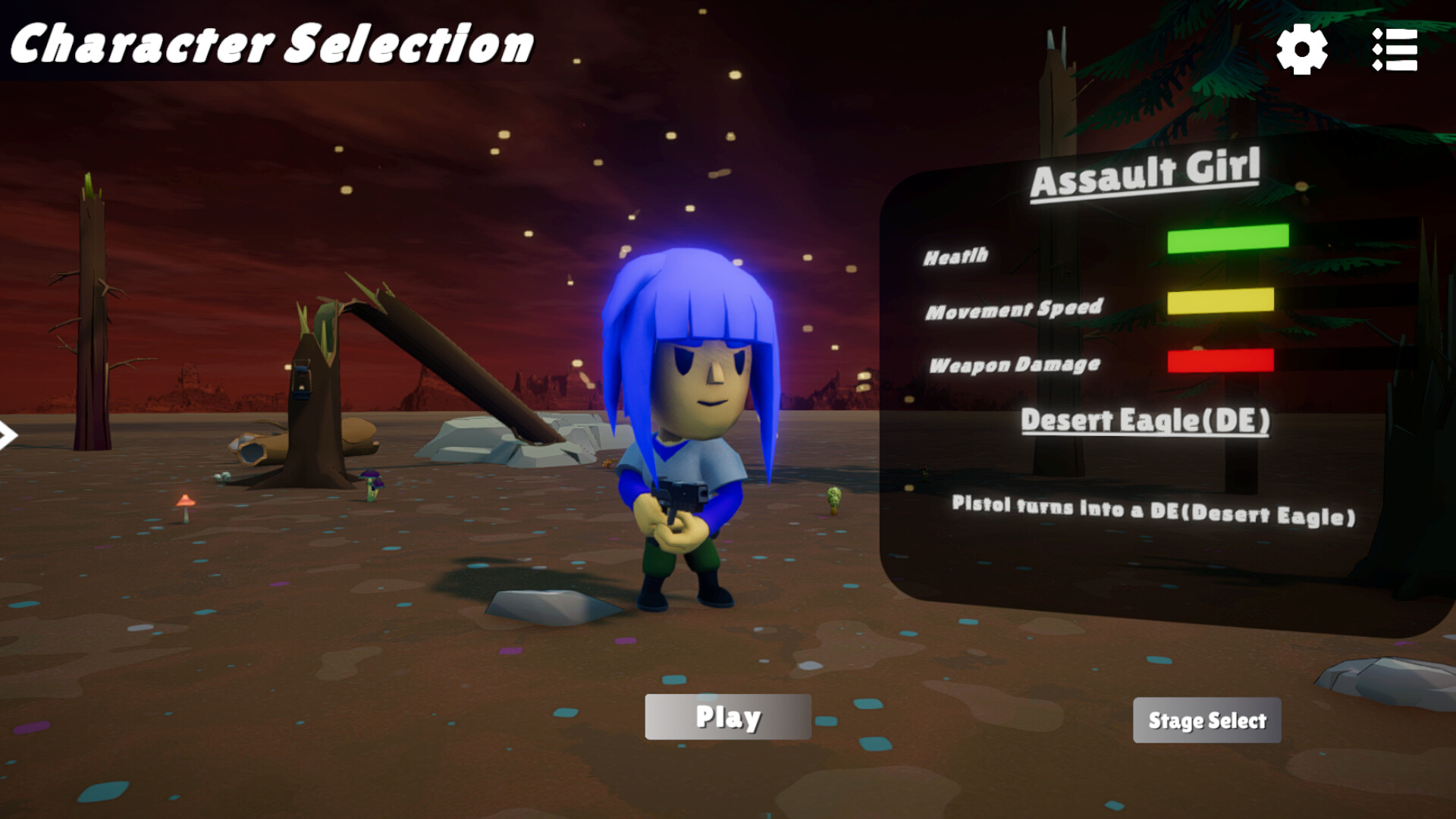Open Stage Select
Screen dimensions: 1456x819
coord(1207,720)
